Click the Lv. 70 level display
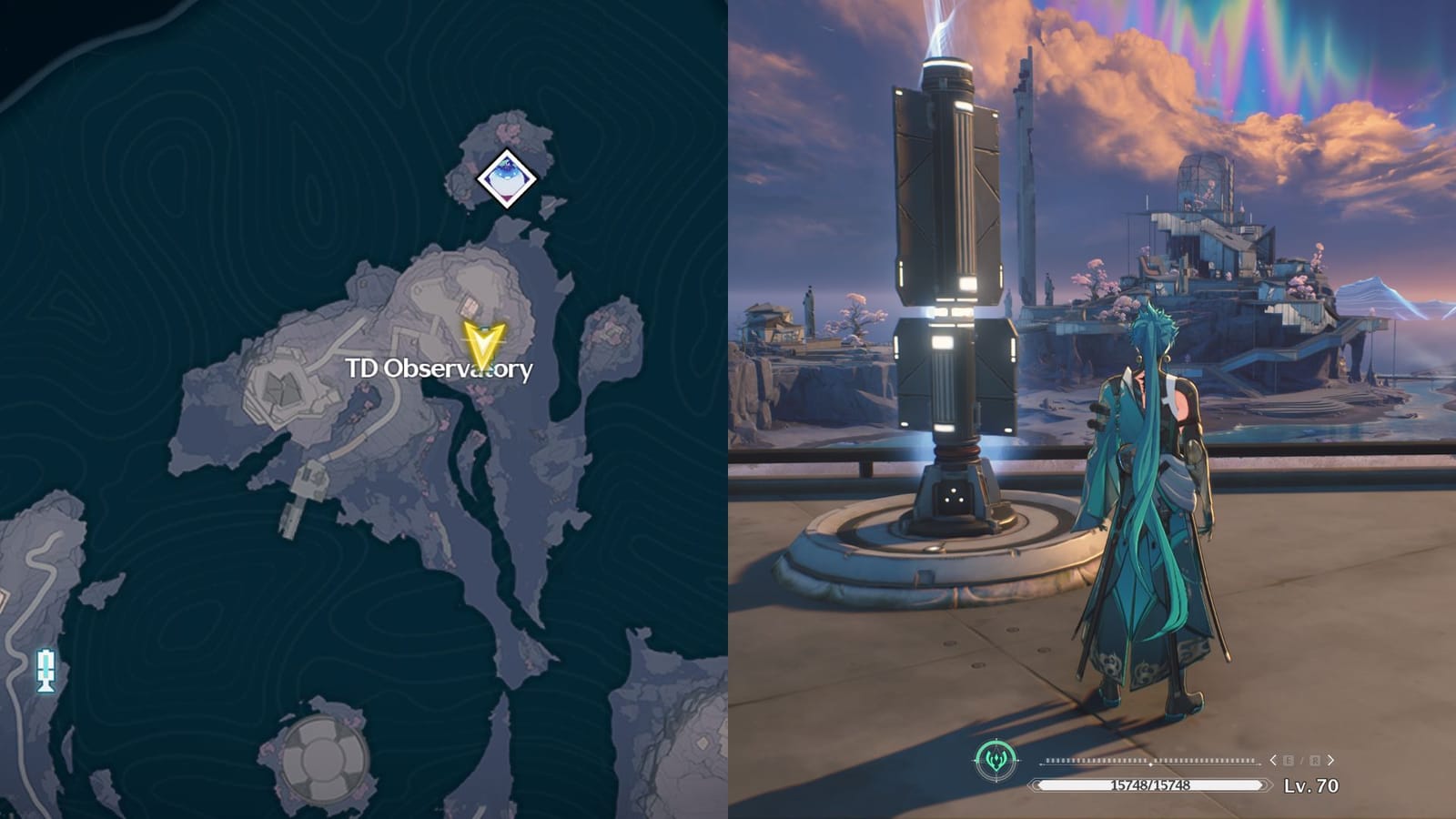1456x819 pixels. click(1310, 784)
